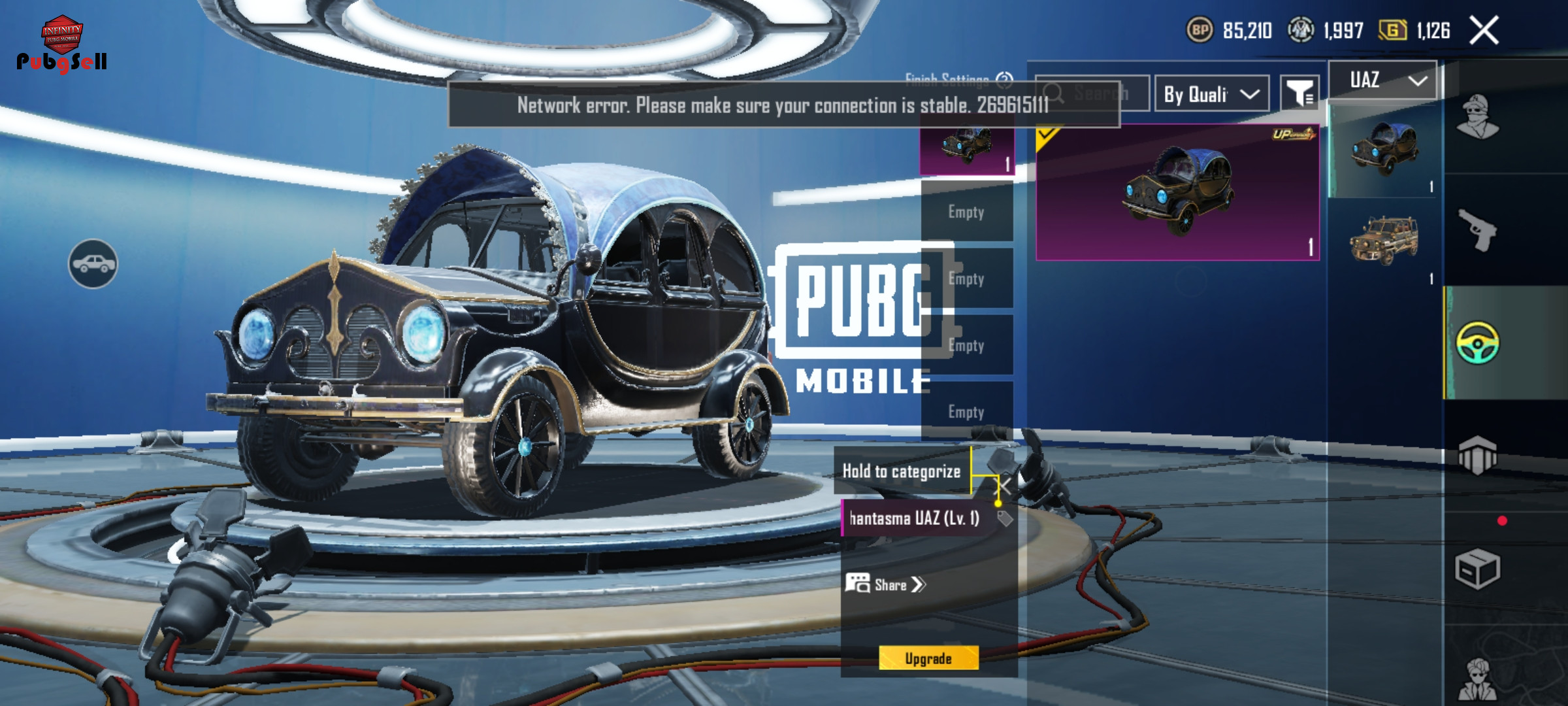
Task: Click the filter funnel button
Action: [x=1299, y=94]
